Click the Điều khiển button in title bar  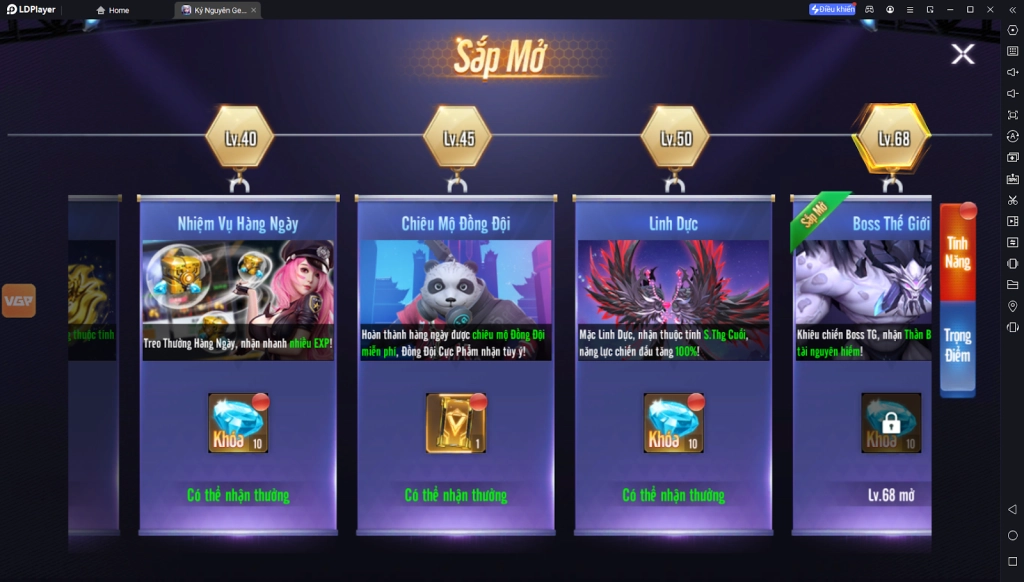click(x=832, y=10)
